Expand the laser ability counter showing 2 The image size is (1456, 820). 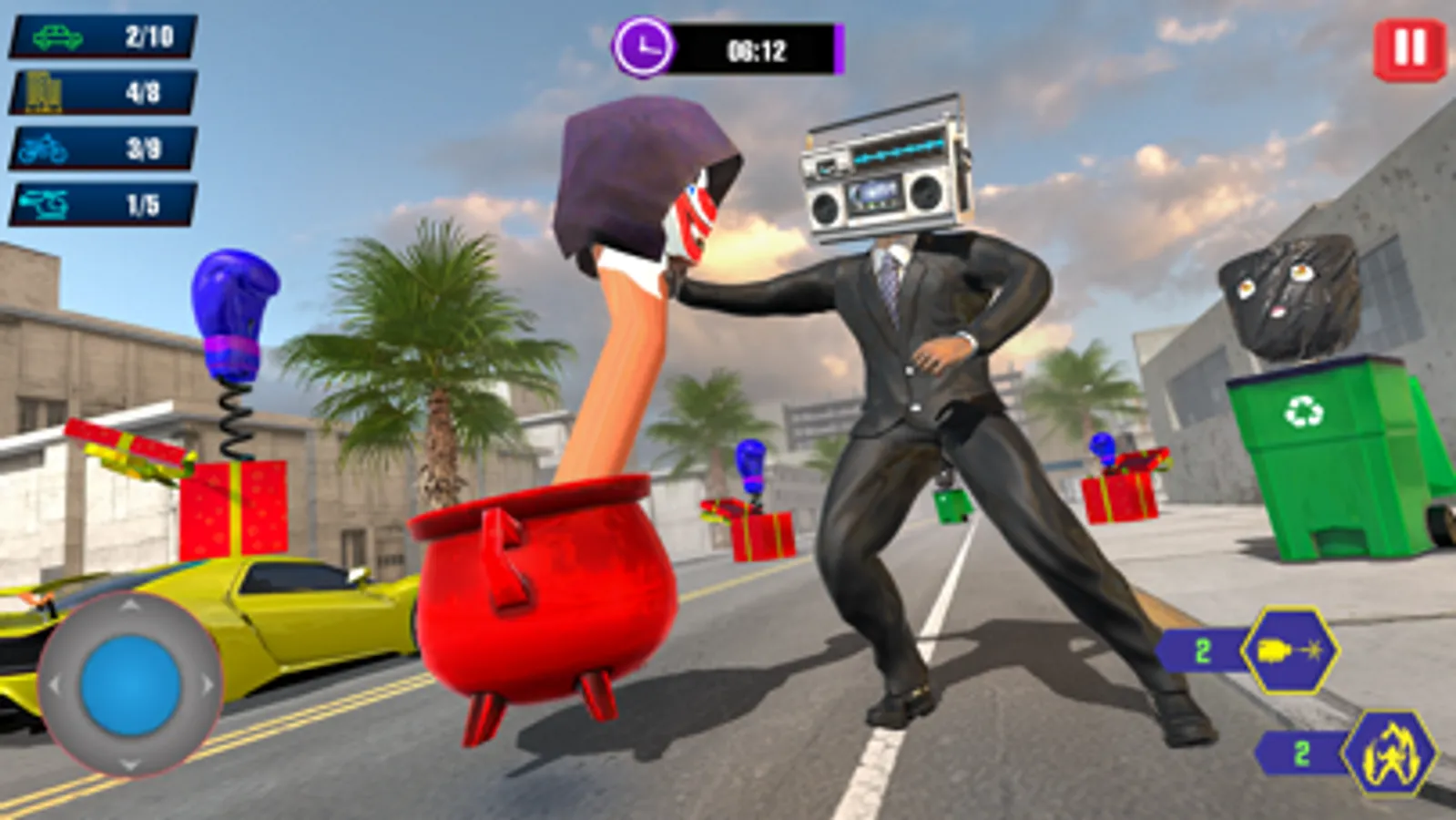(x=1202, y=651)
